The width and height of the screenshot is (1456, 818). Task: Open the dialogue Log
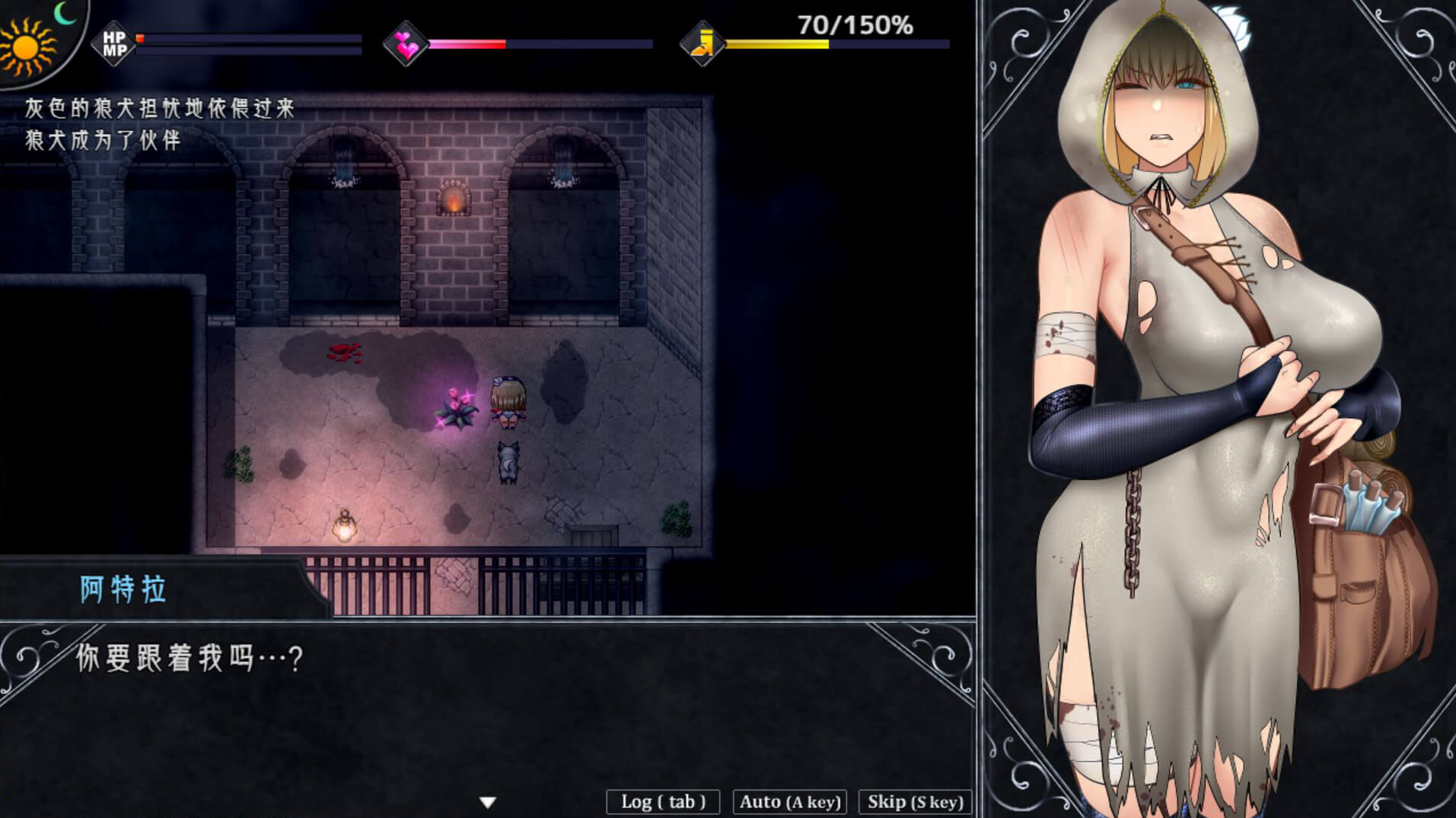[x=663, y=802]
